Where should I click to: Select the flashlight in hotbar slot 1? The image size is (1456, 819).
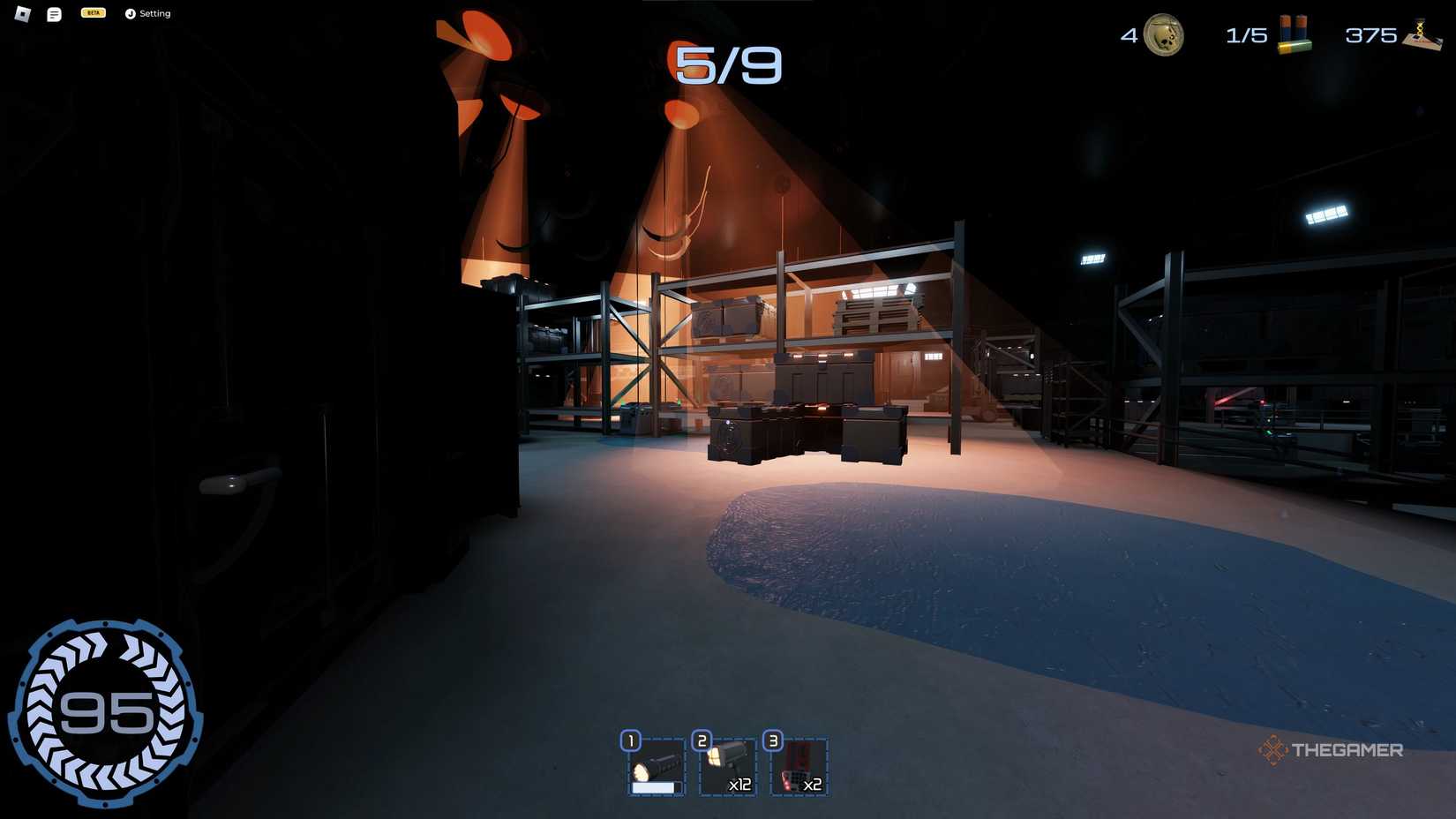tap(656, 767)
